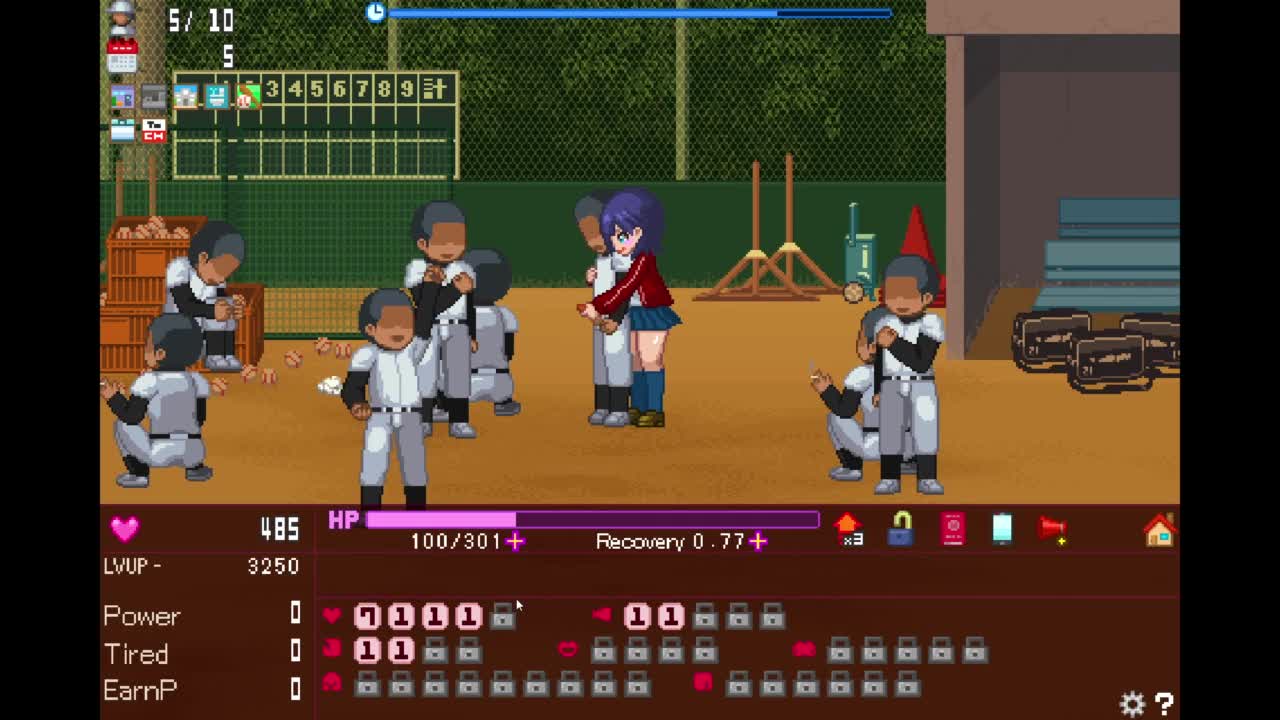Click the level 7 skill slot
Screen dimensions: 1280x720
(367, 616)
